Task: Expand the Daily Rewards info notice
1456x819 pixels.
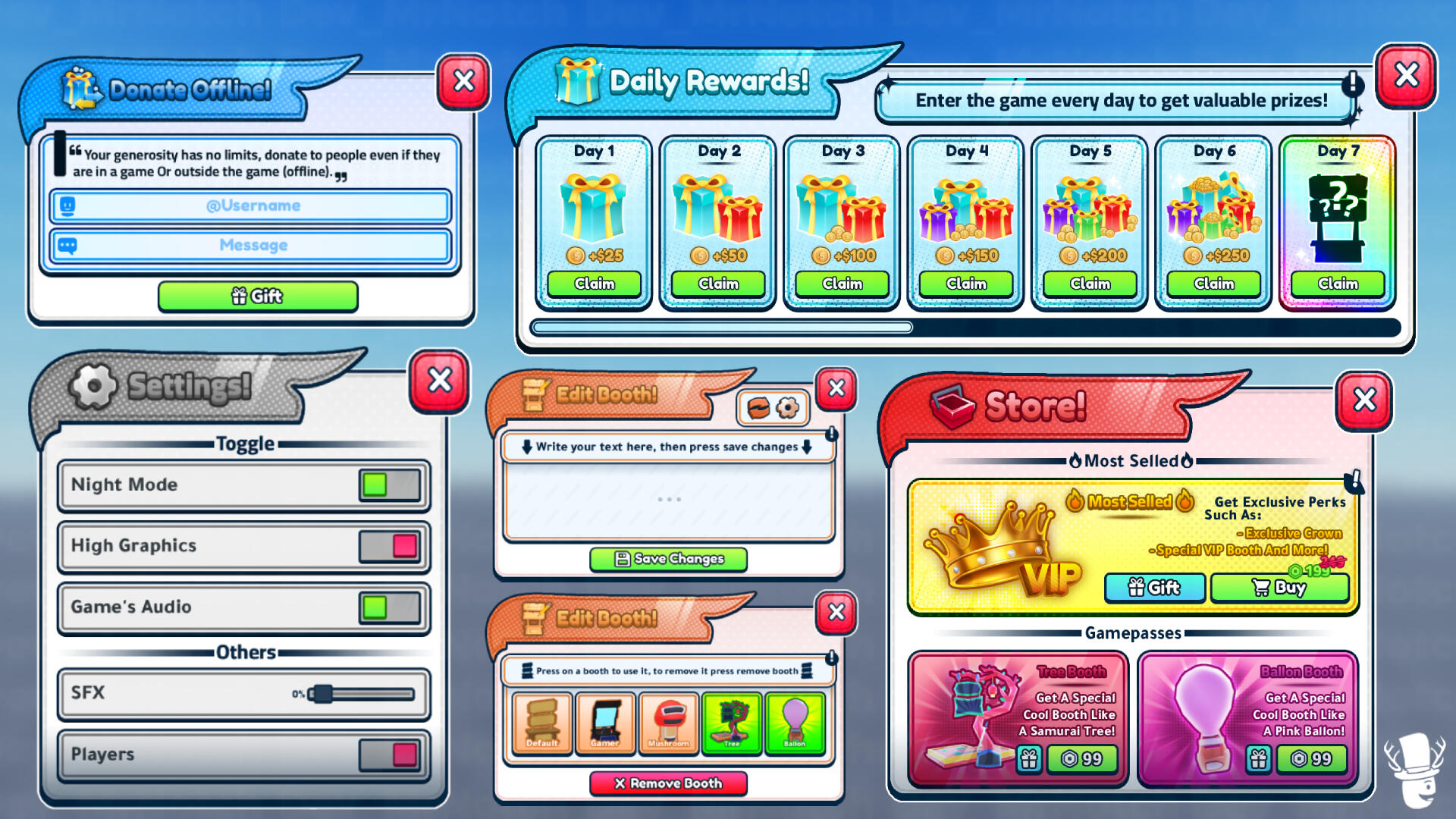Action: 1354,86
